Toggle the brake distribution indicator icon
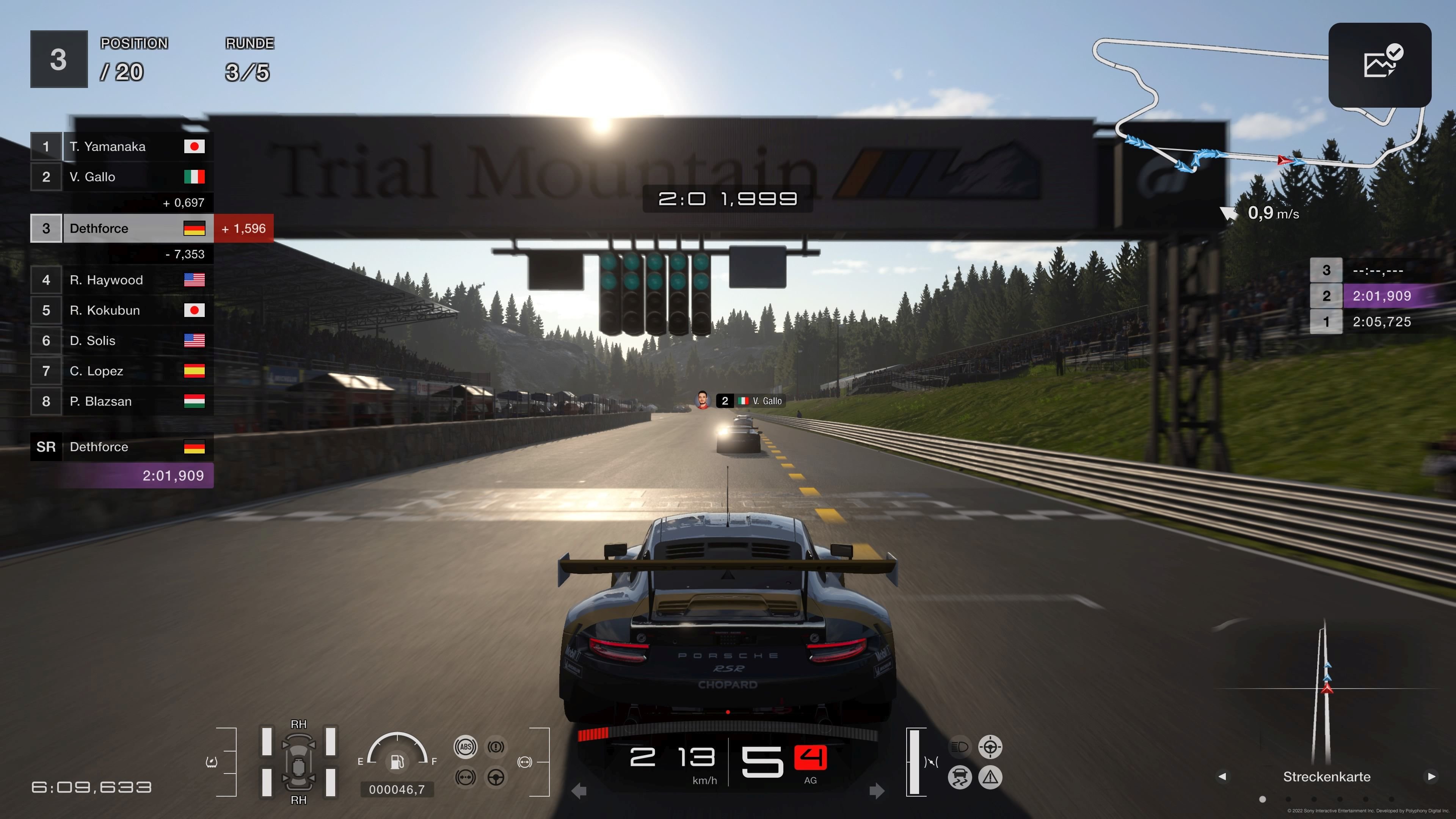Image resolution: width=1456 pixels, height=819 pixels. 466,778
